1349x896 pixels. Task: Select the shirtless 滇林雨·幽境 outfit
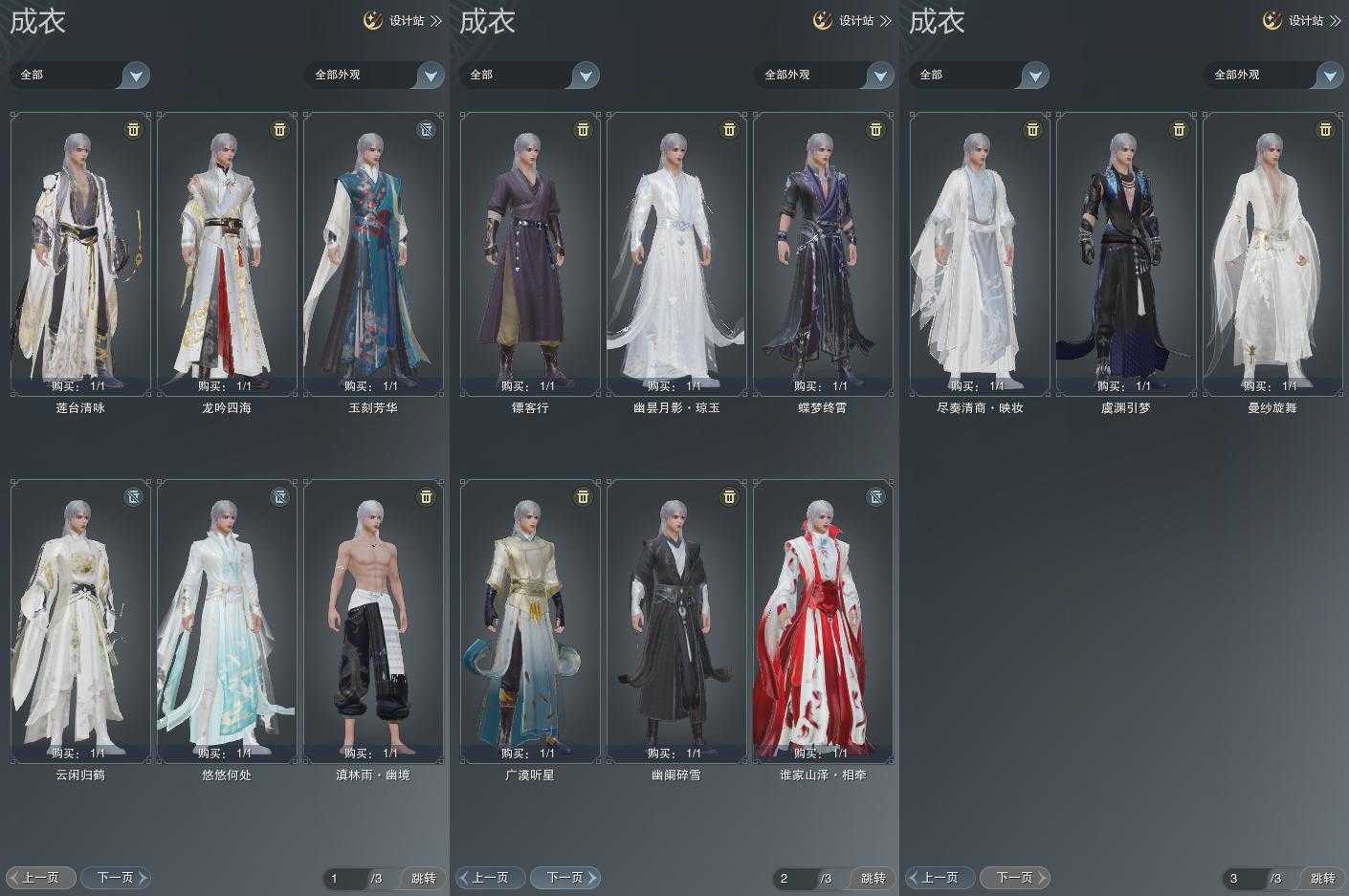click(373, 621)
